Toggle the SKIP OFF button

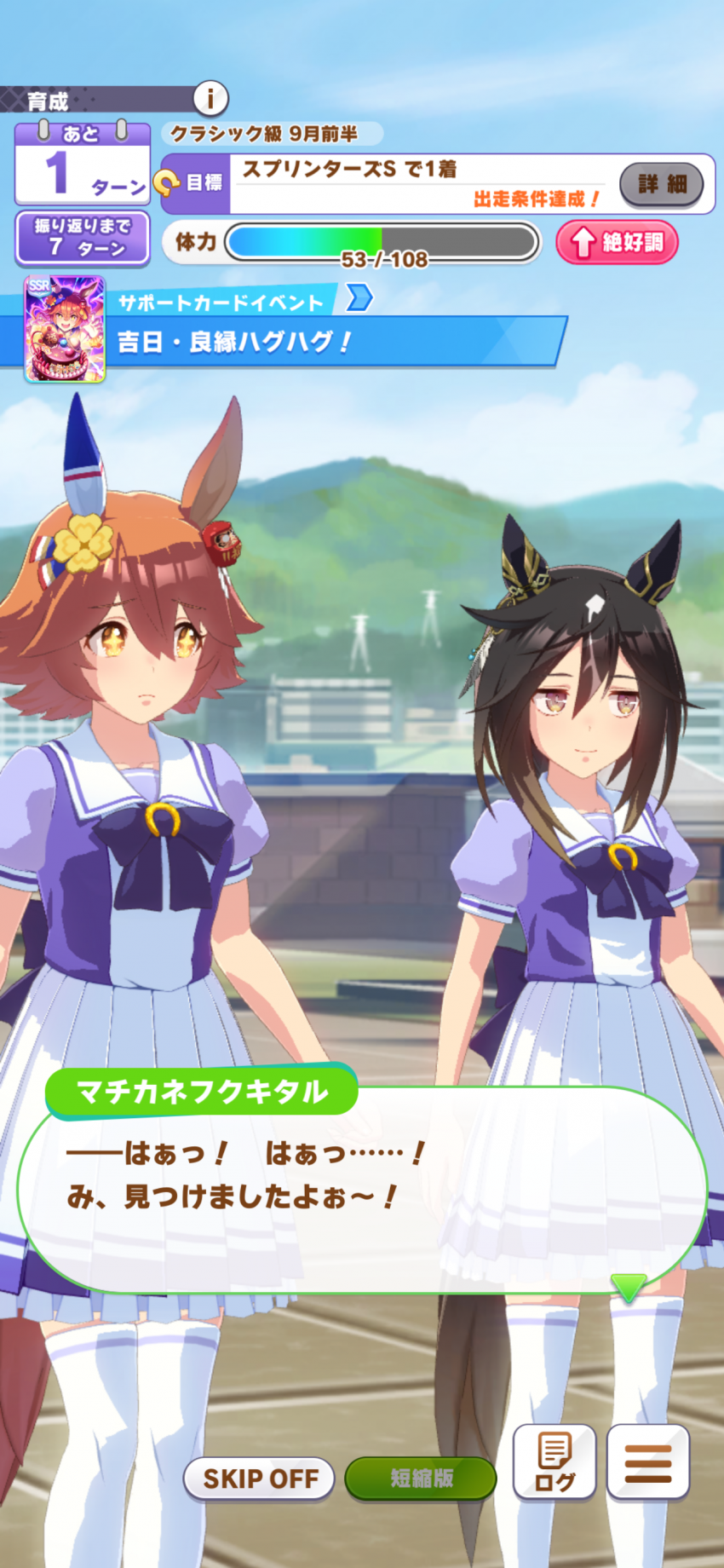click(259, 1479)
